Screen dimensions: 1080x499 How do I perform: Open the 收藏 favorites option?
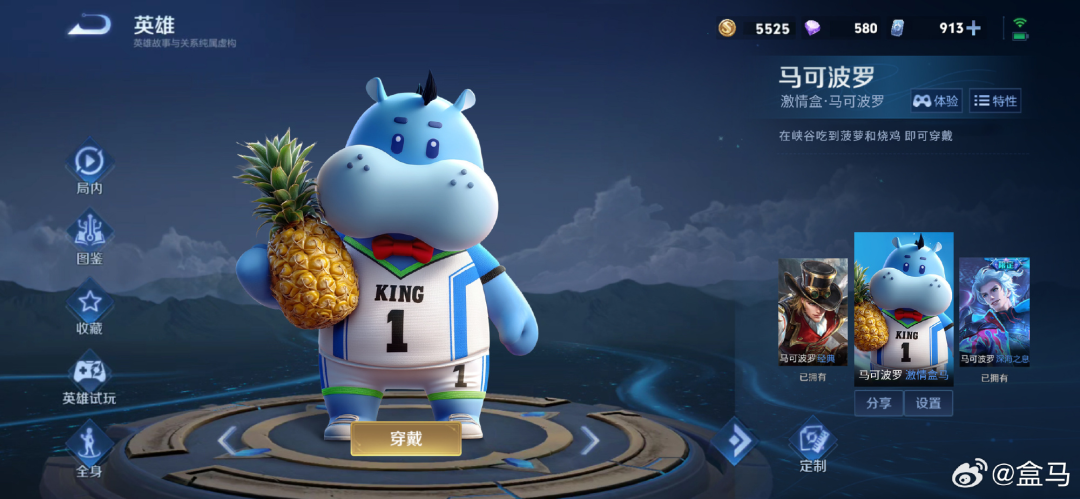point(89,303)
